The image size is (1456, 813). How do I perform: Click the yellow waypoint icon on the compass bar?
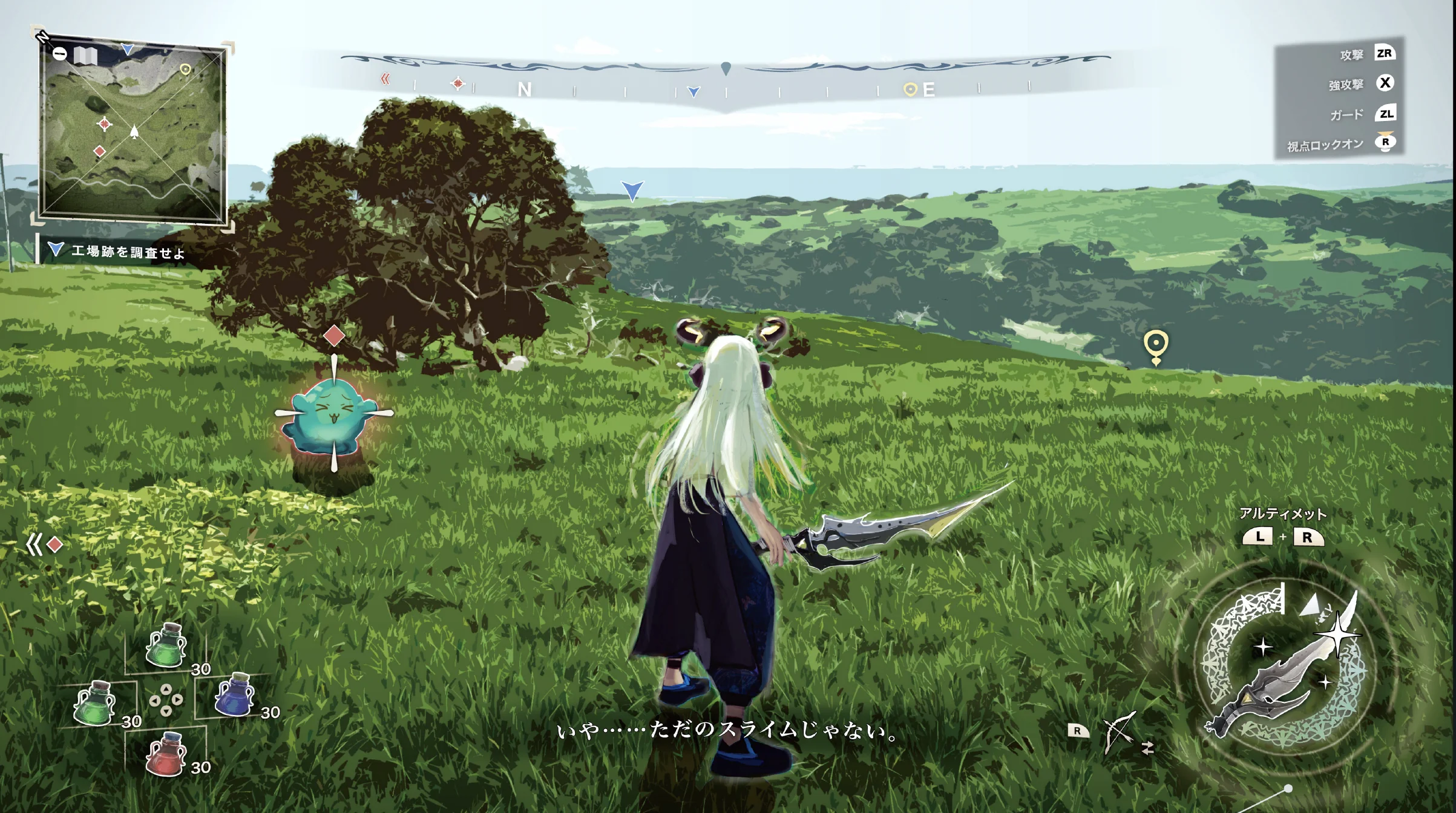click(x=909, y=90)
